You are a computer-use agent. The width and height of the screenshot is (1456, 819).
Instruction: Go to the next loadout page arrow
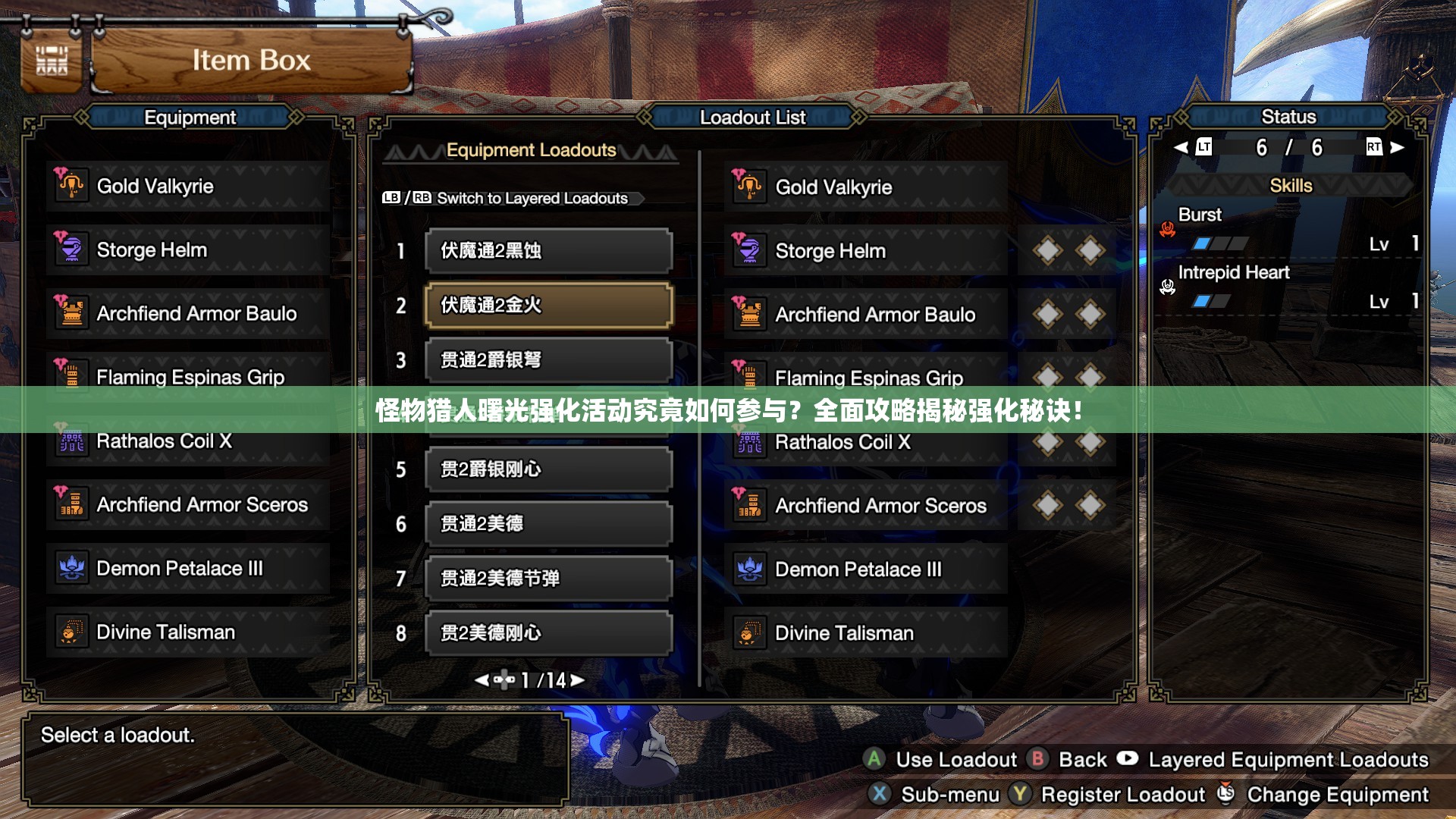[x=579, y=680]
